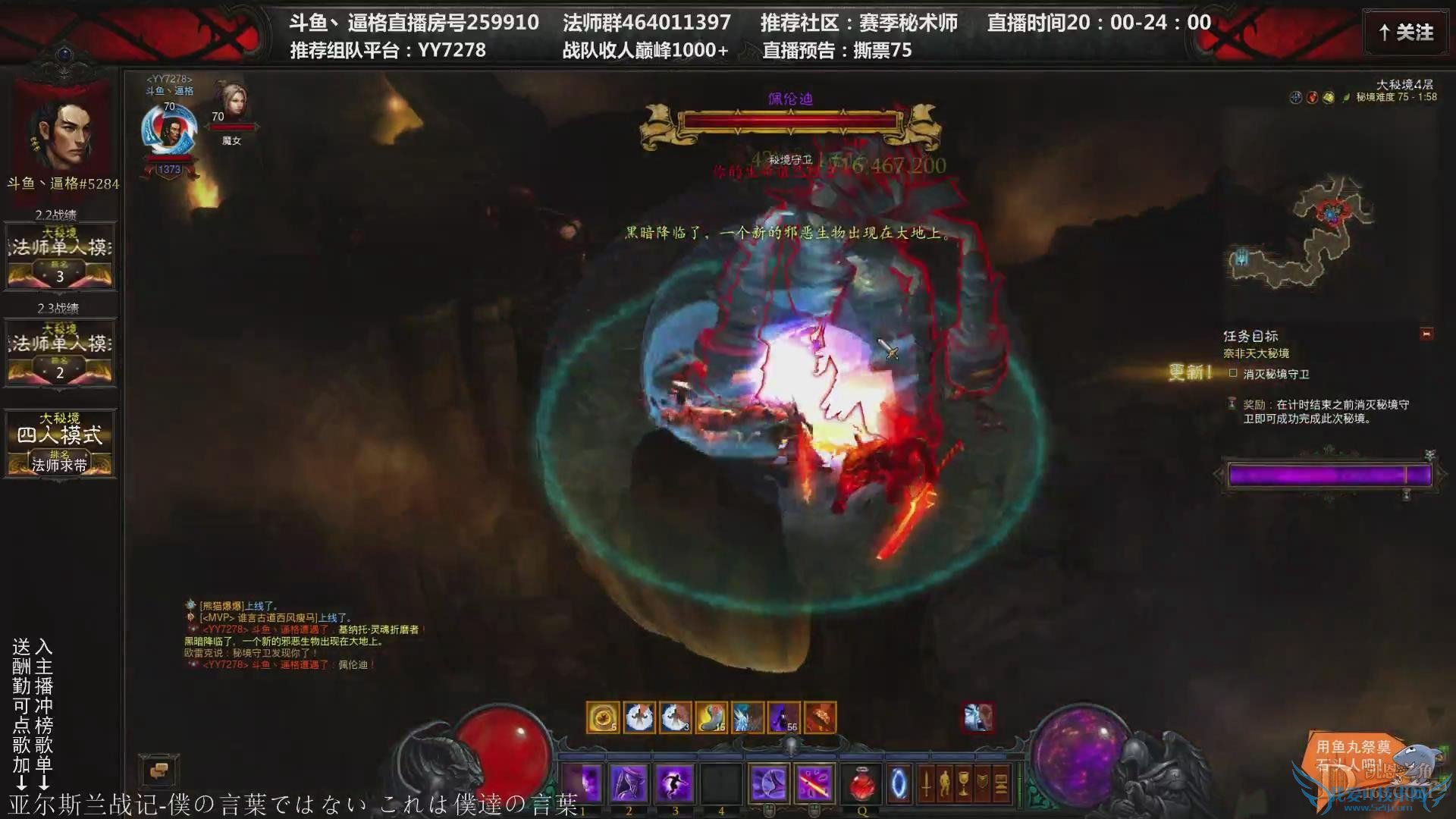Click the 关注 follow button
1456x819 pixels.
point(1407,33)
